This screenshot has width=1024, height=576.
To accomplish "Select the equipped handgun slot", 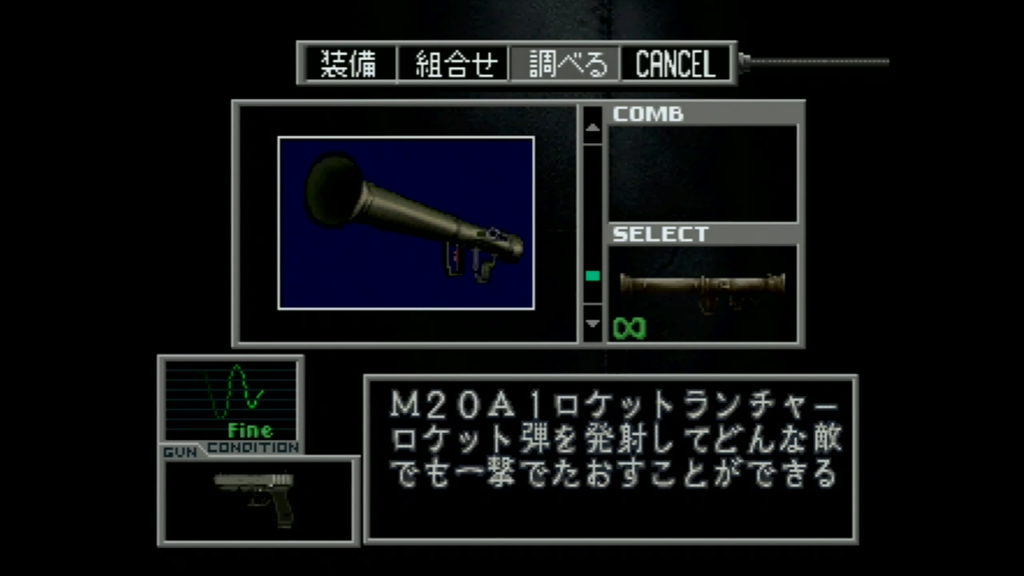I will tap(258, 499).
